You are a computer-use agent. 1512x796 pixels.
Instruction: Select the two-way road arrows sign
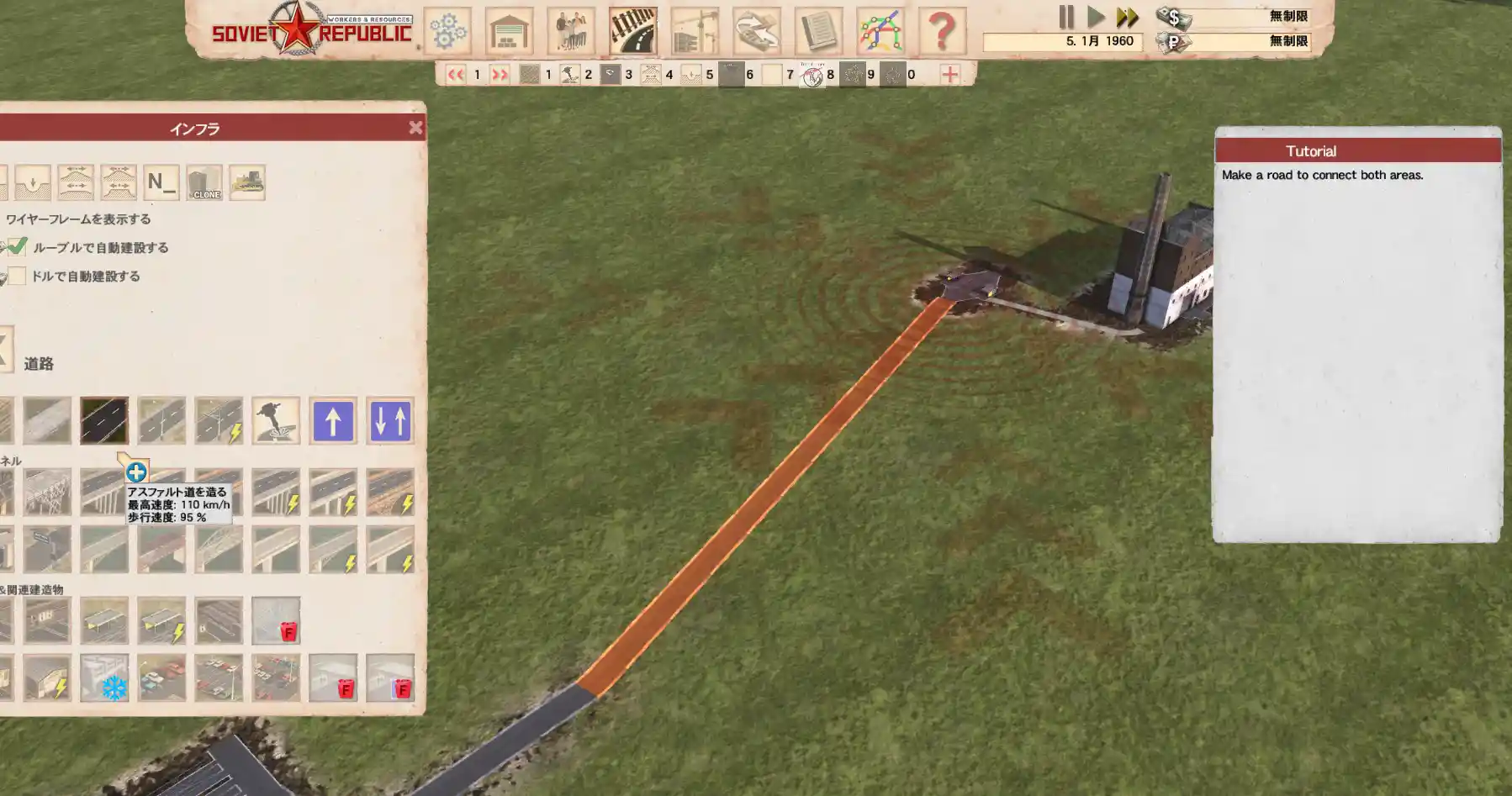(x=390, y=420)
